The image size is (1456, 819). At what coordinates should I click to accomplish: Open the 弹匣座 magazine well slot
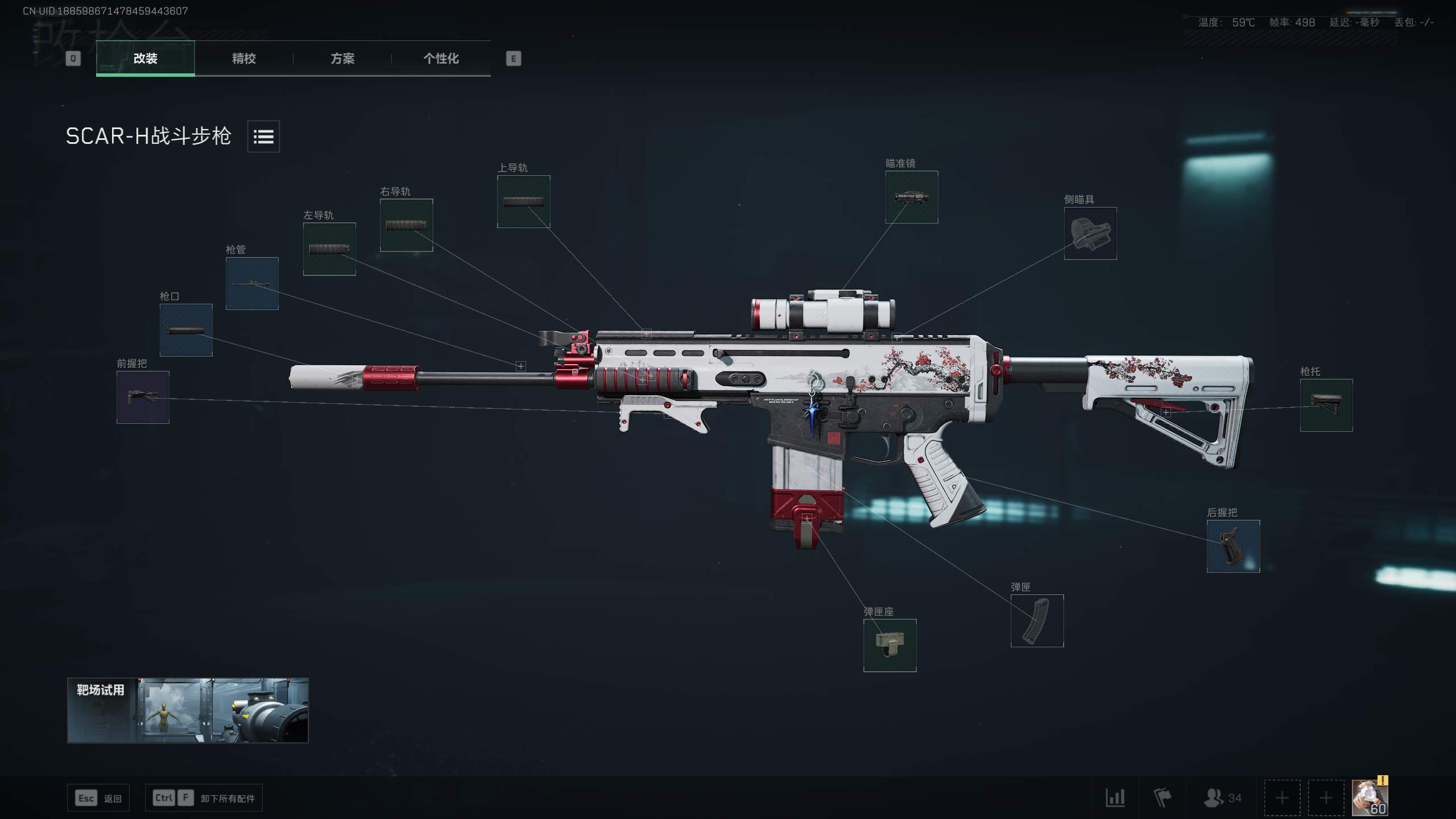click(x=890, y=645)
